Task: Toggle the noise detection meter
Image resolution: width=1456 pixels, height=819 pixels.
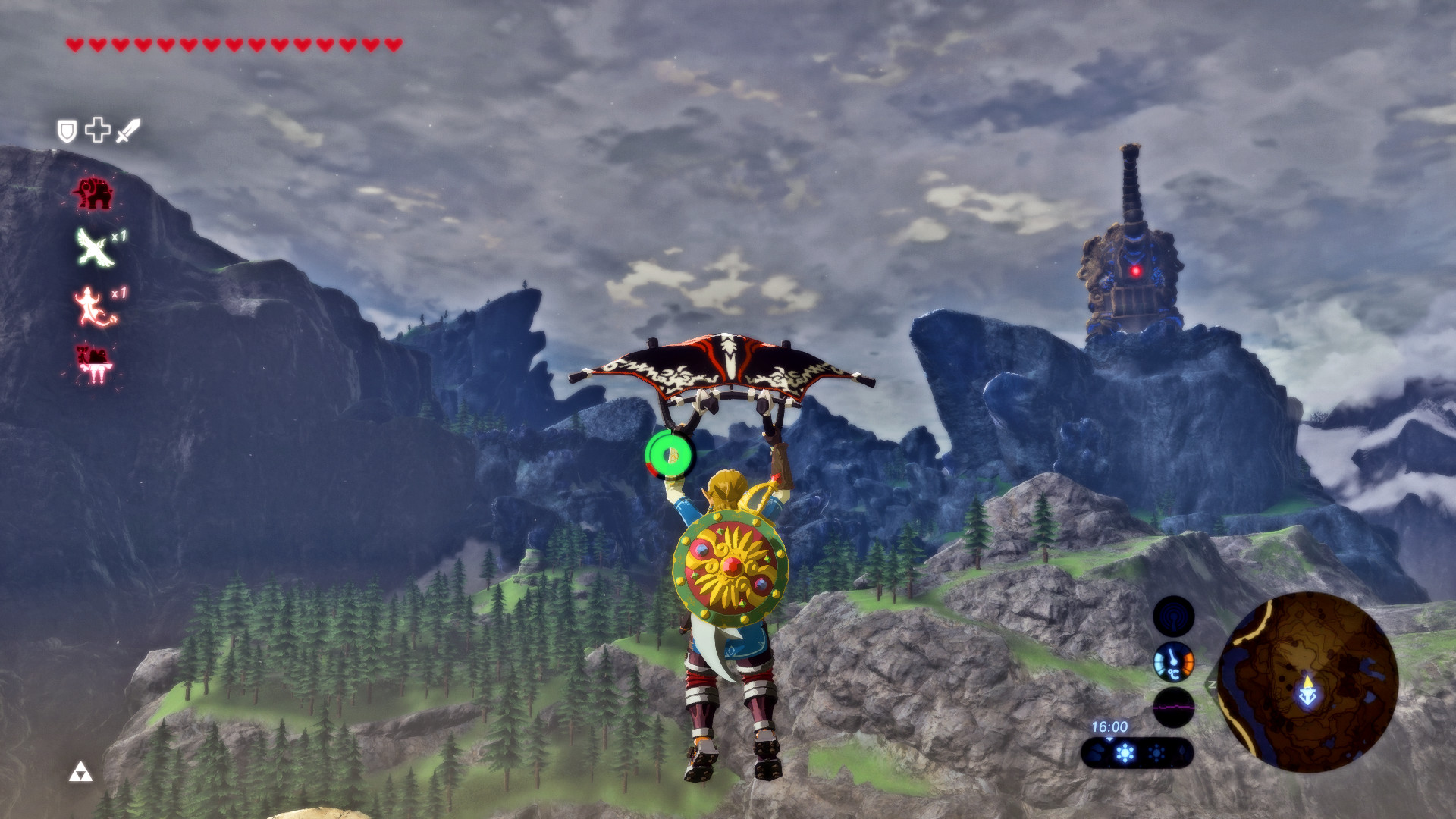Action: 1173,708
